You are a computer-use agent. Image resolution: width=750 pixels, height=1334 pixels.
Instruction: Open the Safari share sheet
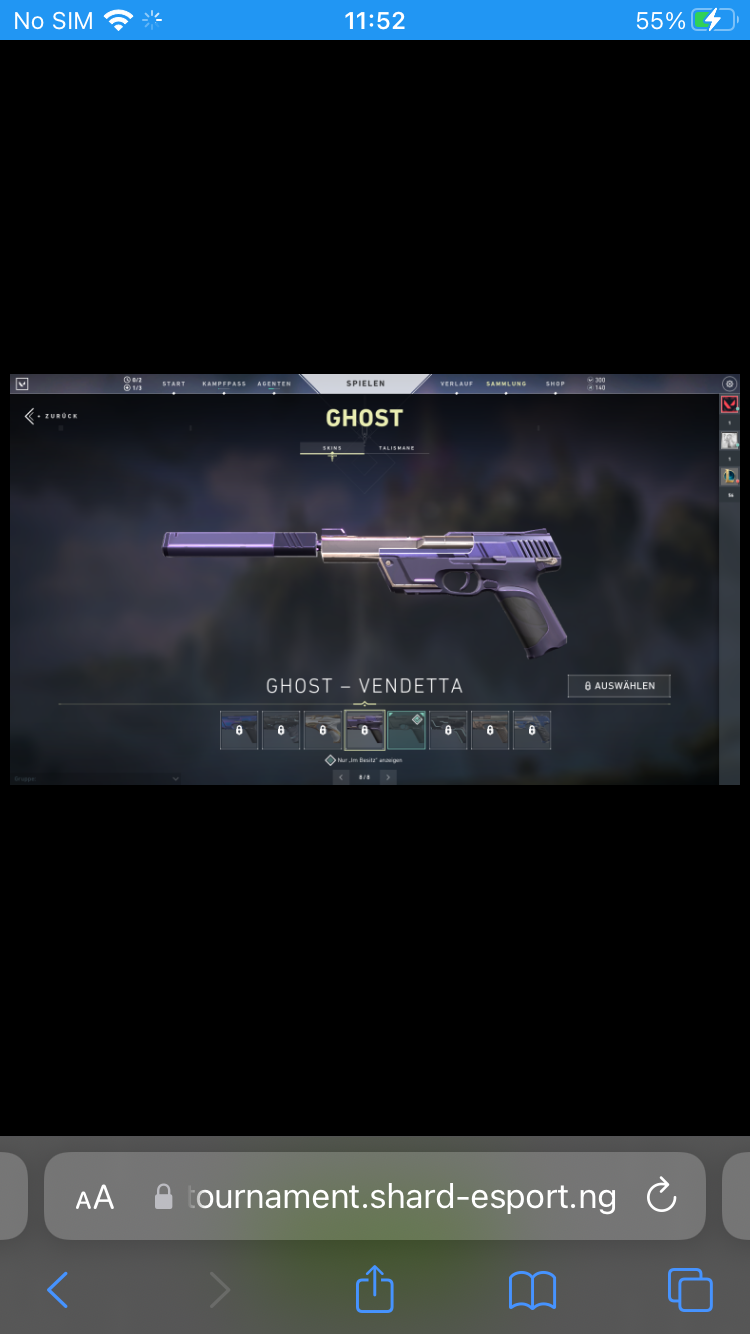coord(375,1289)
